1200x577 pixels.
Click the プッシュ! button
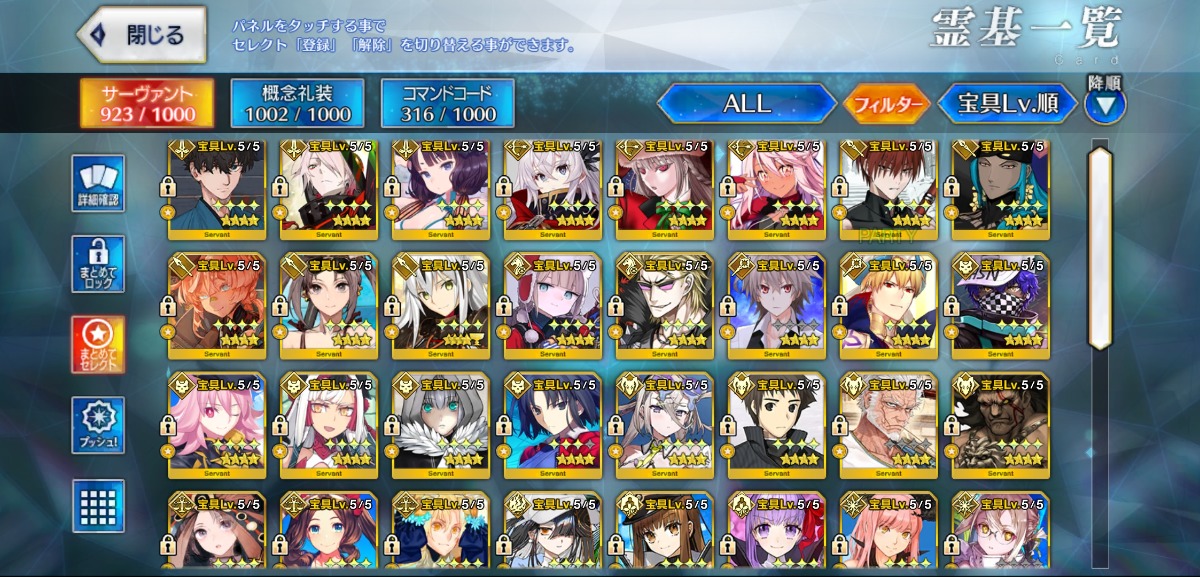[98, 425]
